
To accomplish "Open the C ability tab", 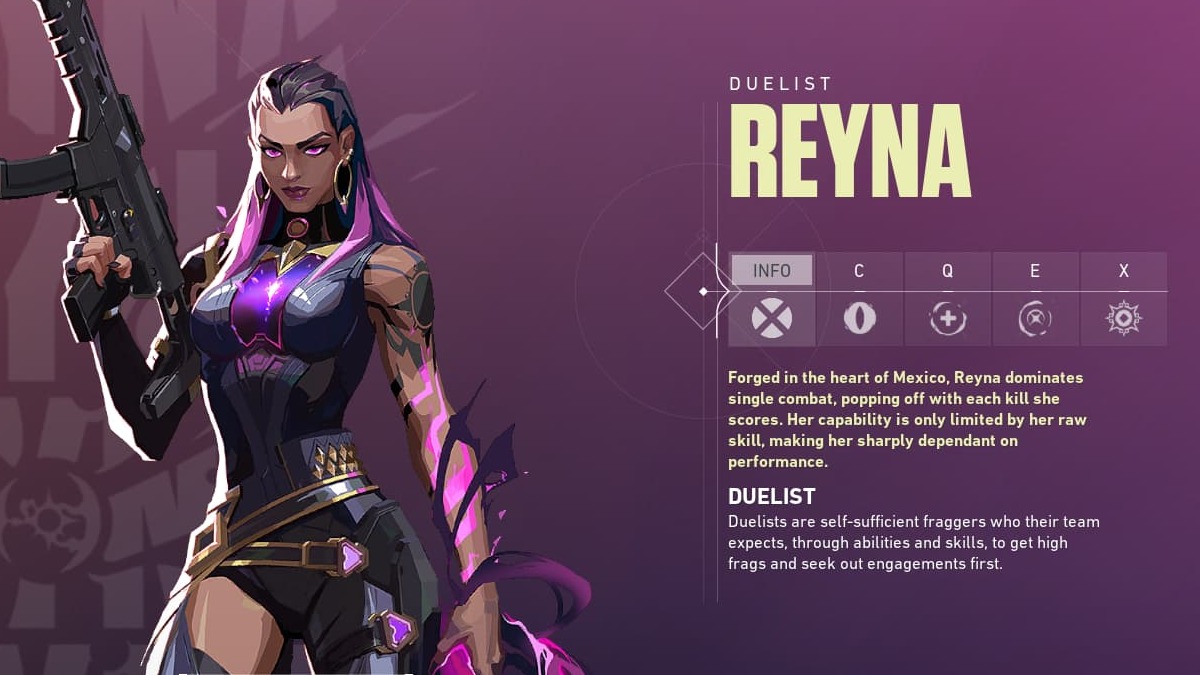I will pyautogui.click(x=859, y=271).
